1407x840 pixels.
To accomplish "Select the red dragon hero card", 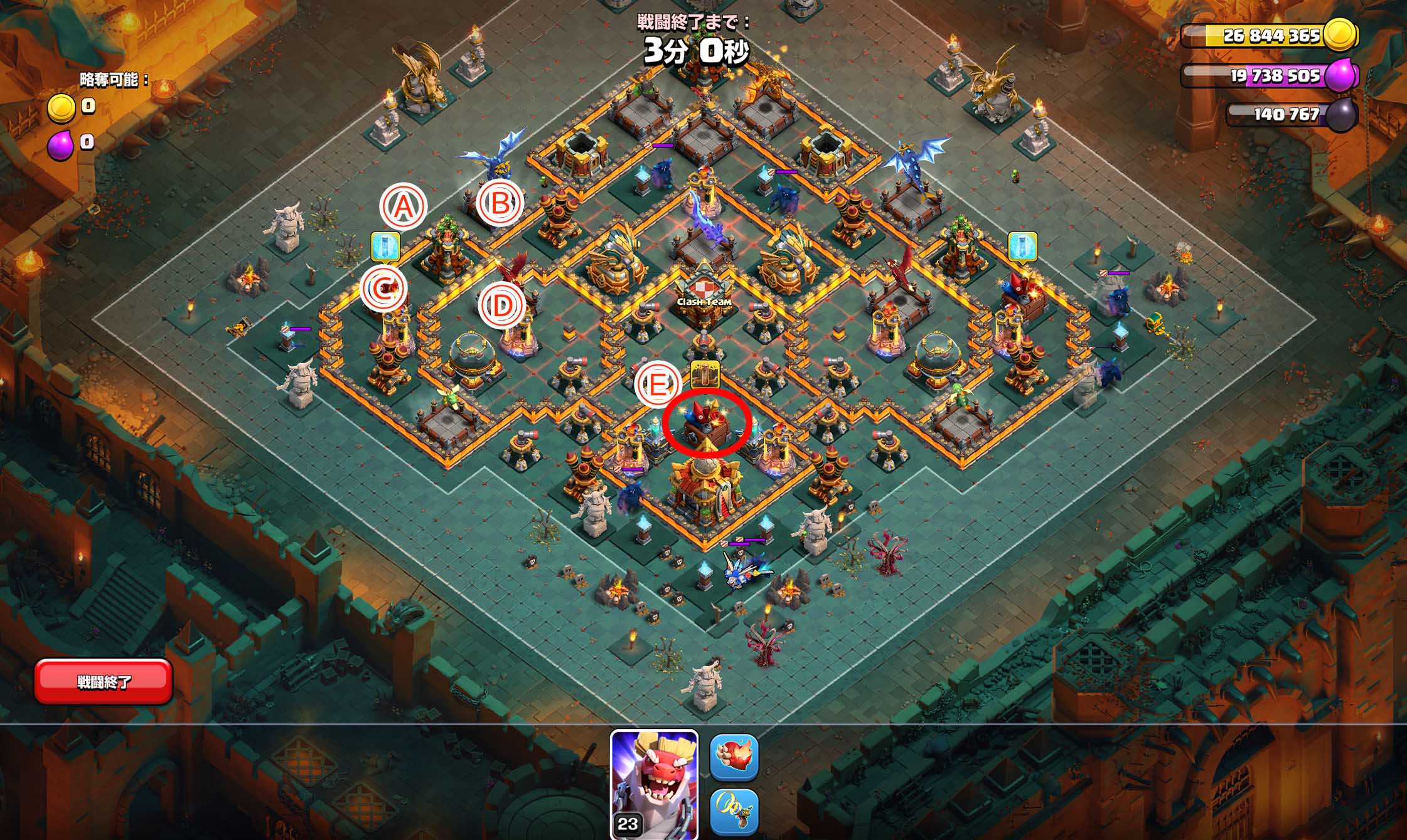I will tap(654, 784).
